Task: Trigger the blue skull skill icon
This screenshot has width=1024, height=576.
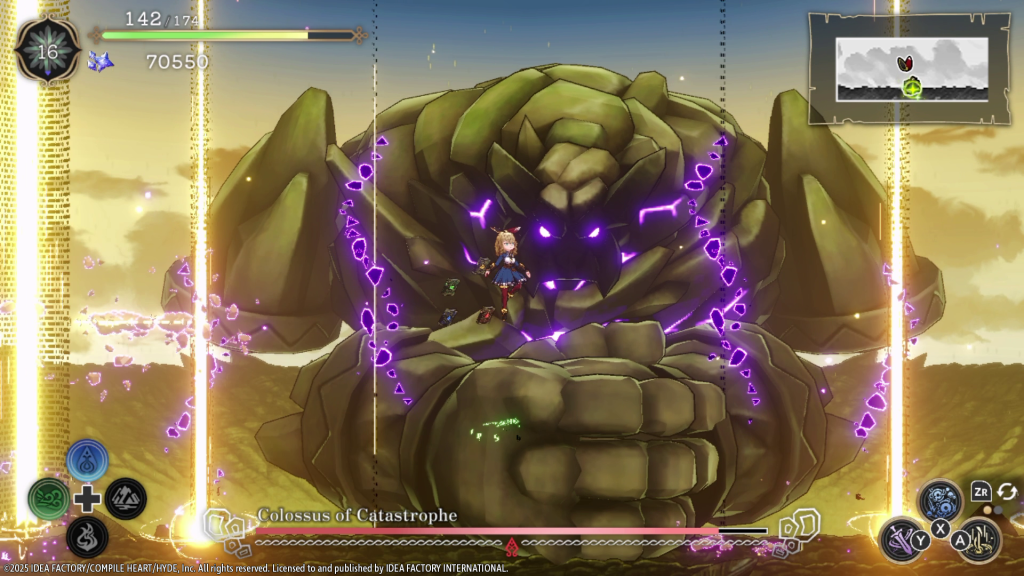Action: [940, 500]
